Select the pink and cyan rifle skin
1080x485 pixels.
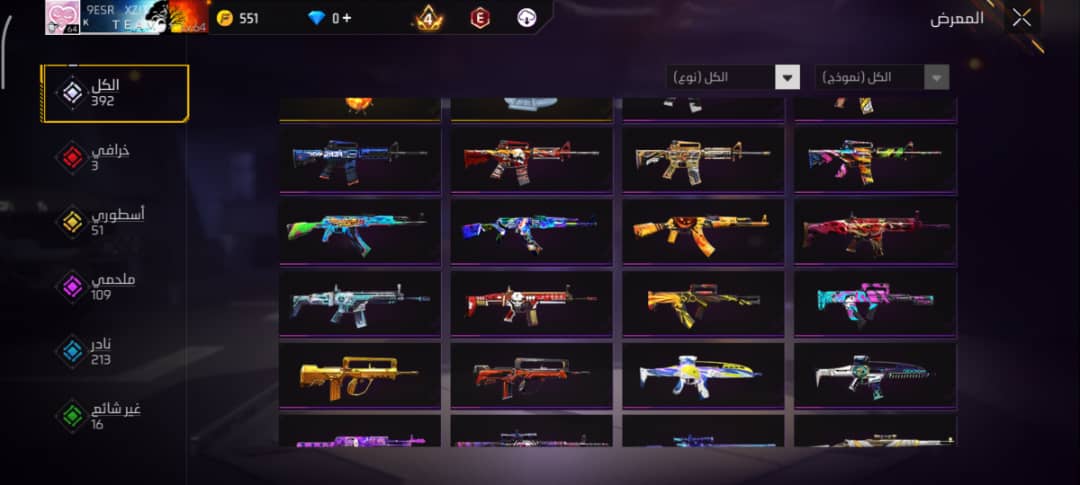(875, 303)
